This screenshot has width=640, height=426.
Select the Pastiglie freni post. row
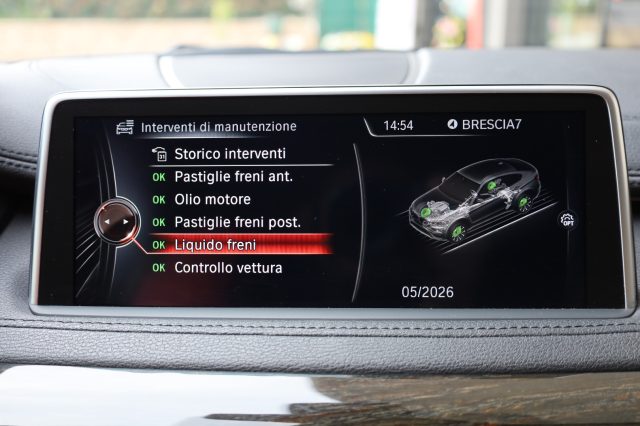click(x=237, y=222)
